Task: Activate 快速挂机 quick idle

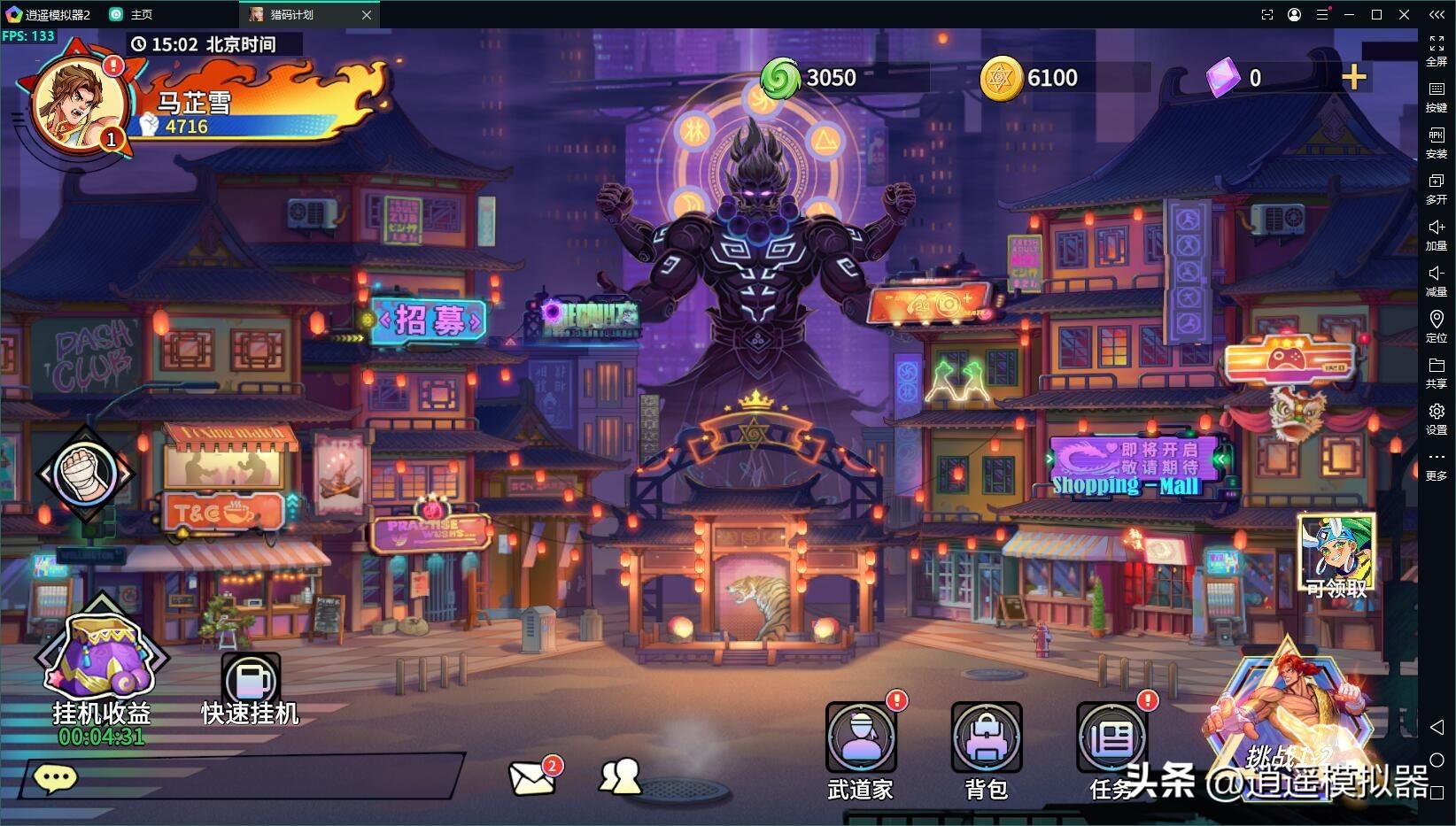Action: click(251, 682)
